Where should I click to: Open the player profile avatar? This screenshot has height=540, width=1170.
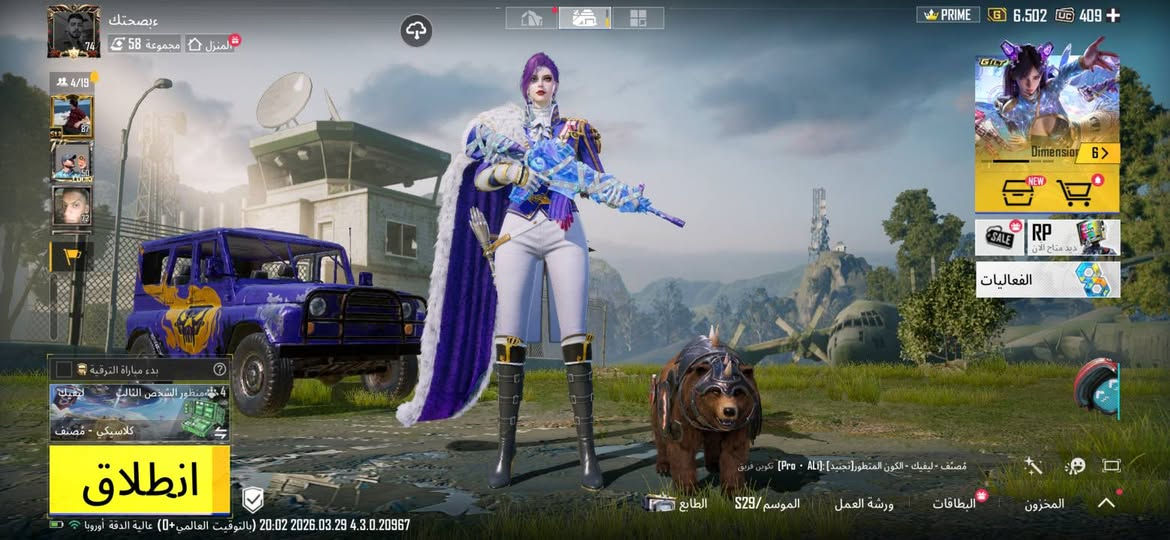[73, 31]
